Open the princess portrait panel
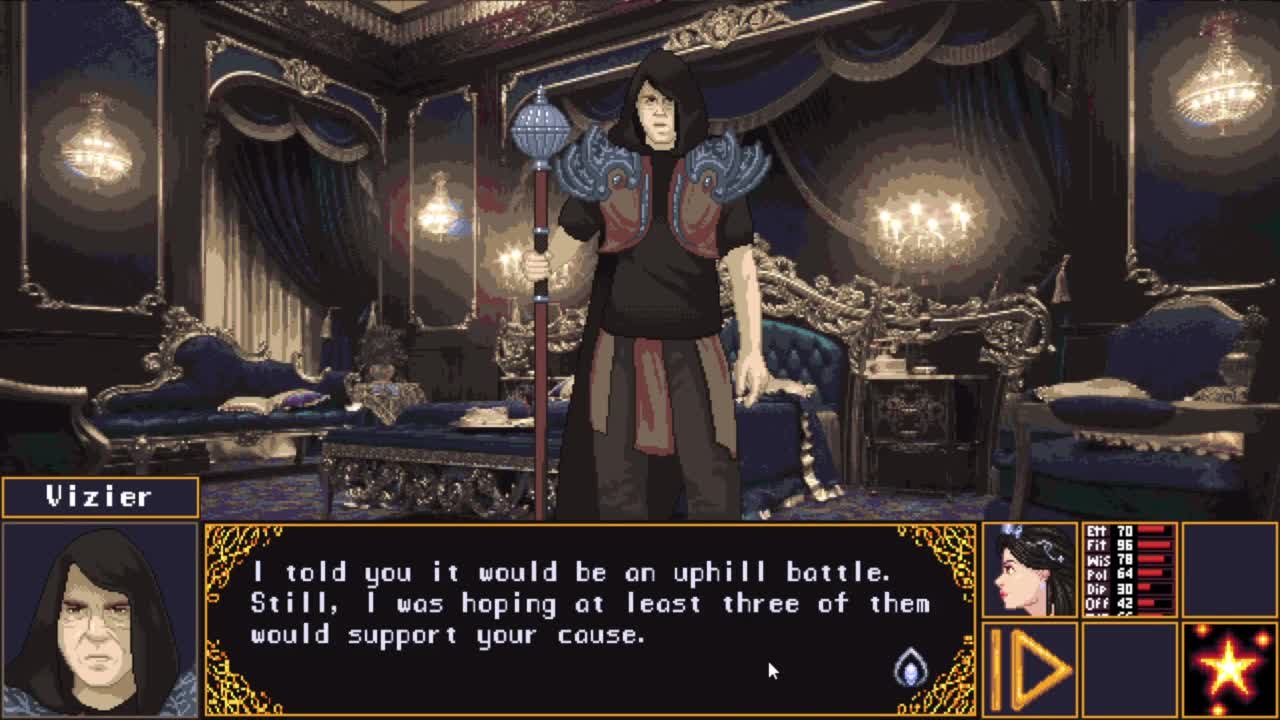The width and height of the screenshot is (1280, 720). [1030, 569]
